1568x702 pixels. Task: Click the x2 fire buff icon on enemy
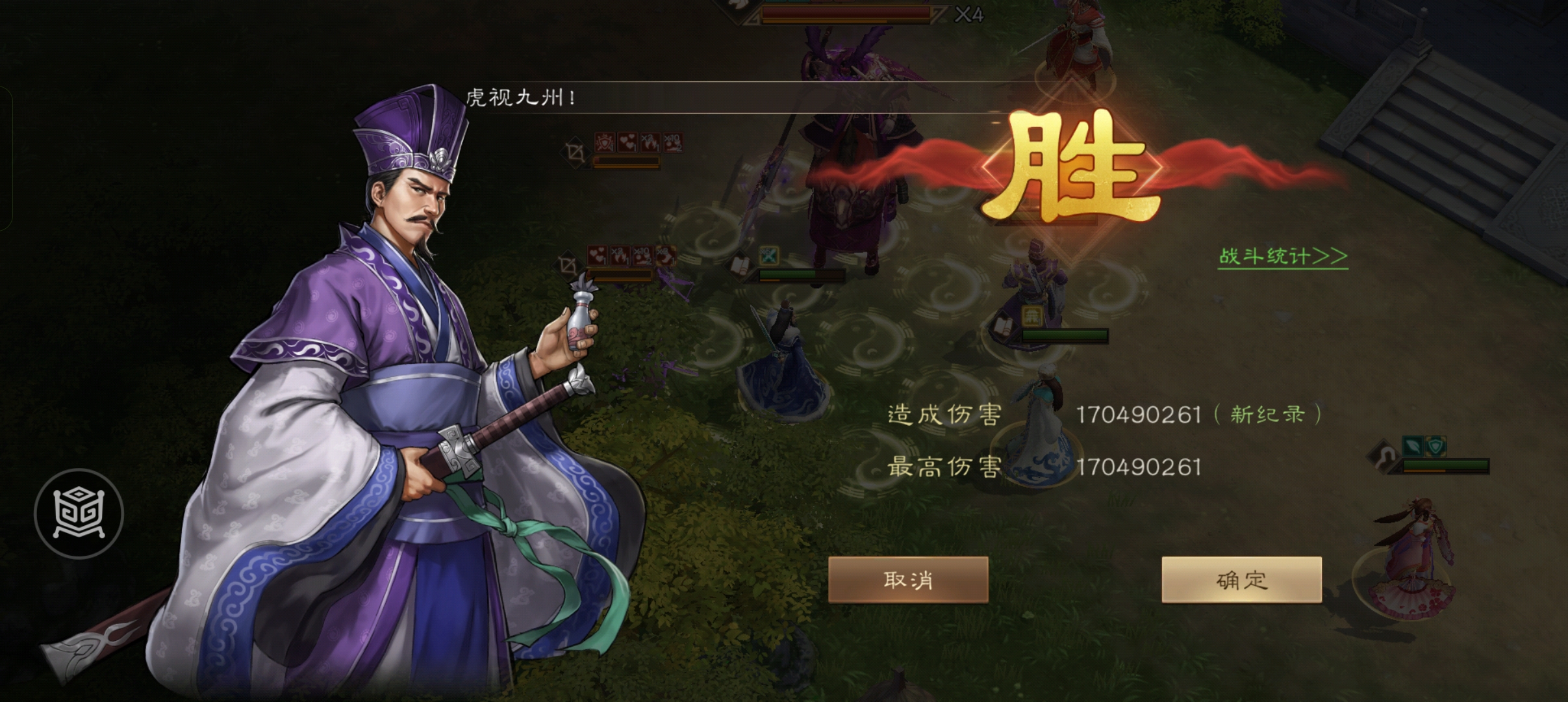click(651, 143)
